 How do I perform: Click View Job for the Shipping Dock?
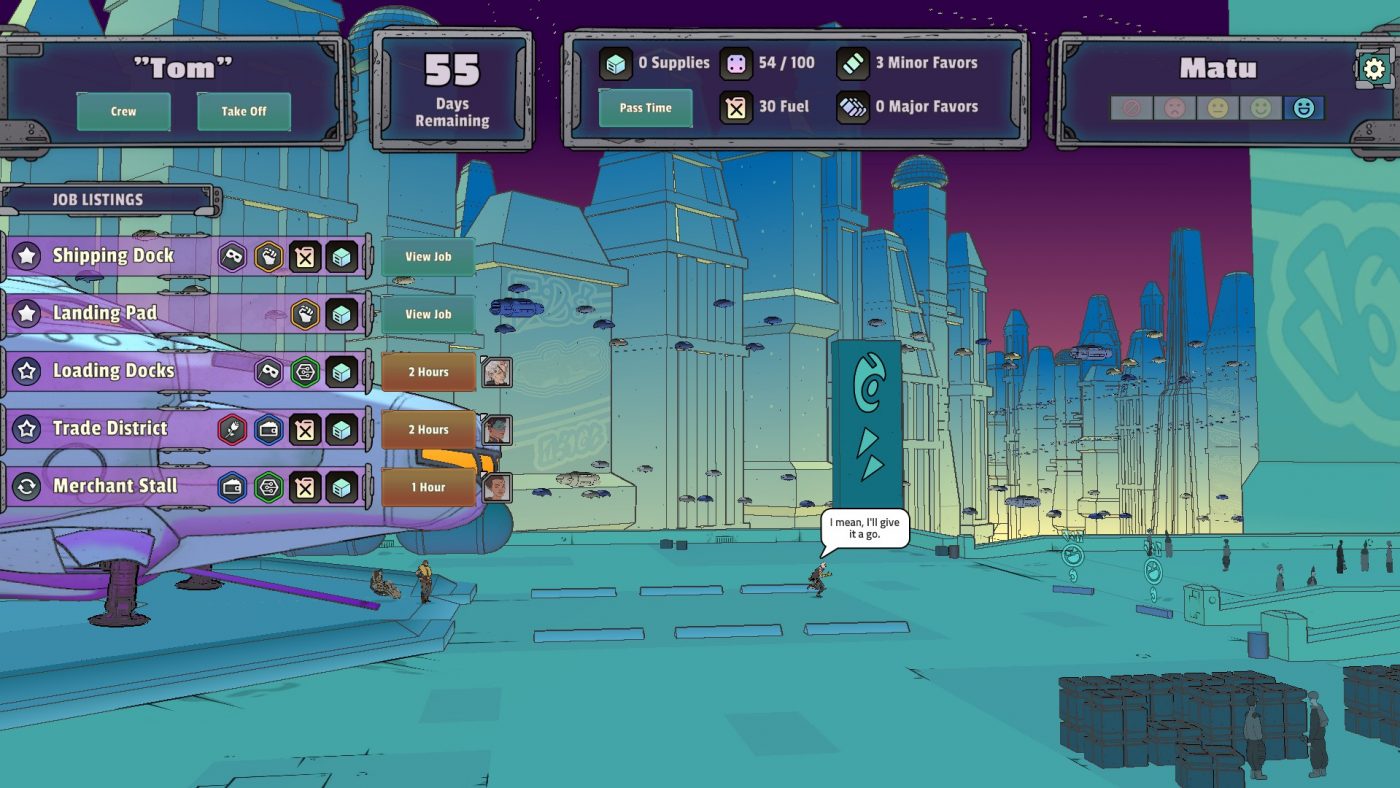point(431,257)
